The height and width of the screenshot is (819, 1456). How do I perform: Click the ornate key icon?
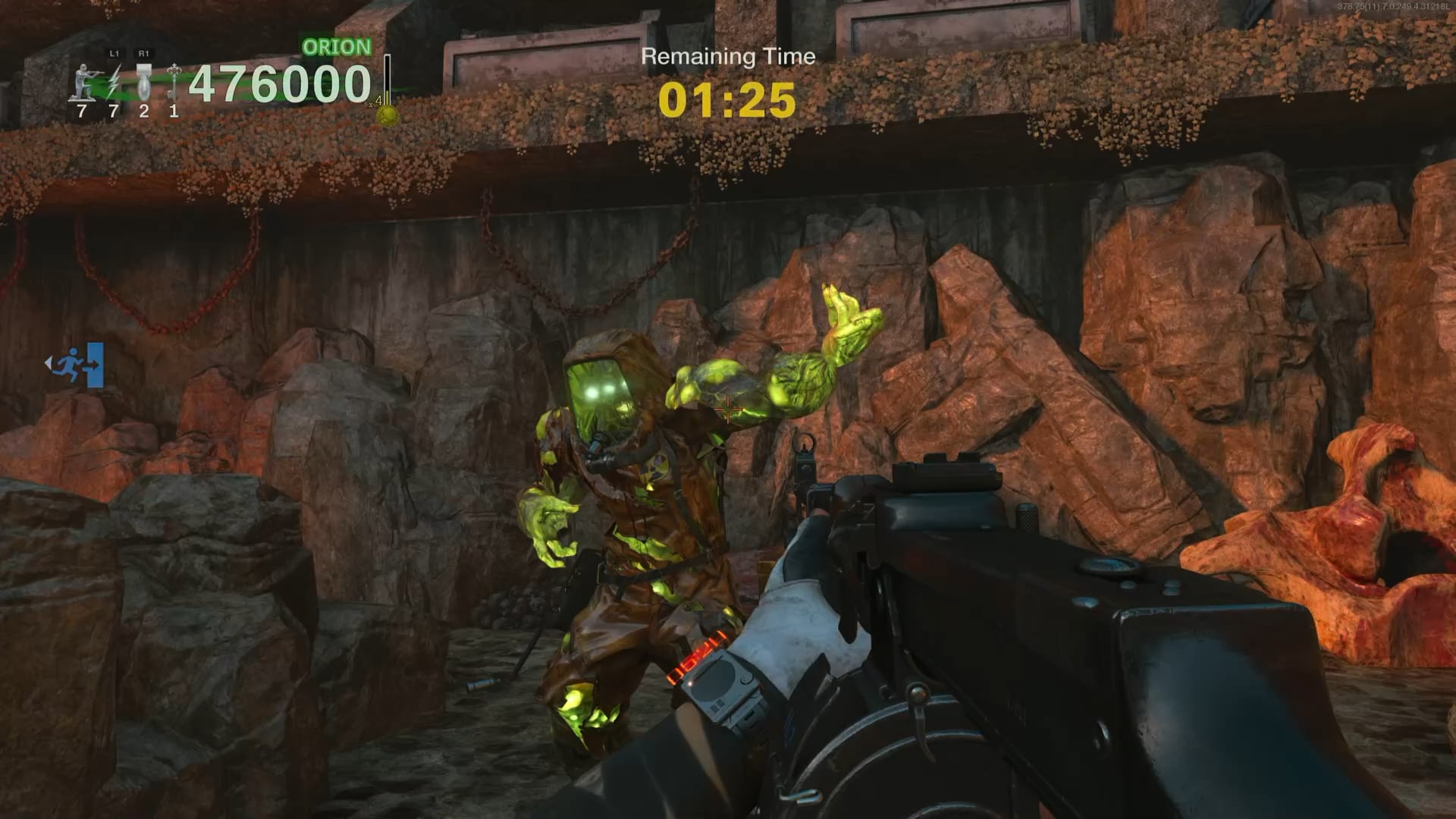pos(174,82)
